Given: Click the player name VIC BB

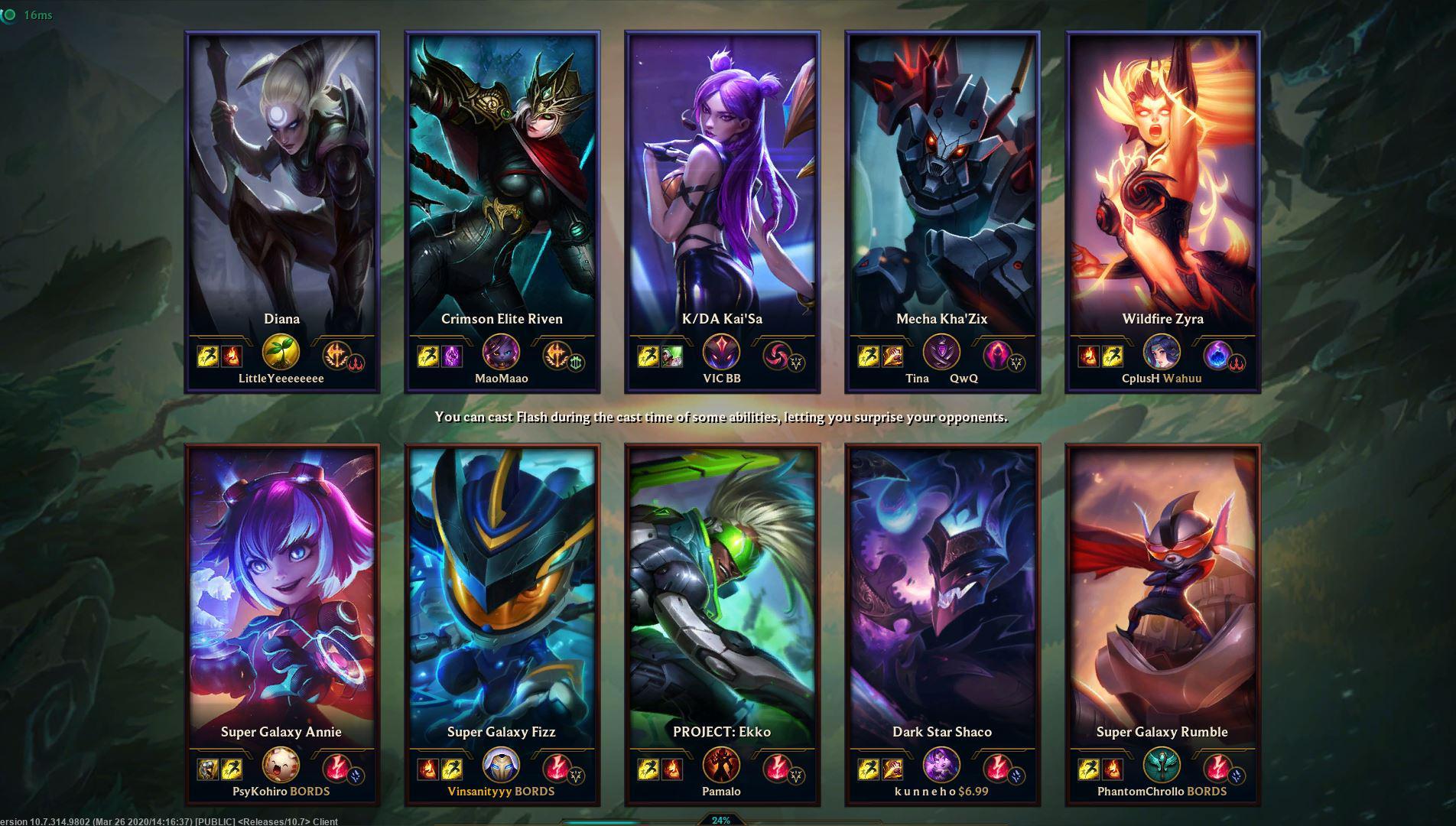Looking at the screenshot, I should tap(720, 378).
